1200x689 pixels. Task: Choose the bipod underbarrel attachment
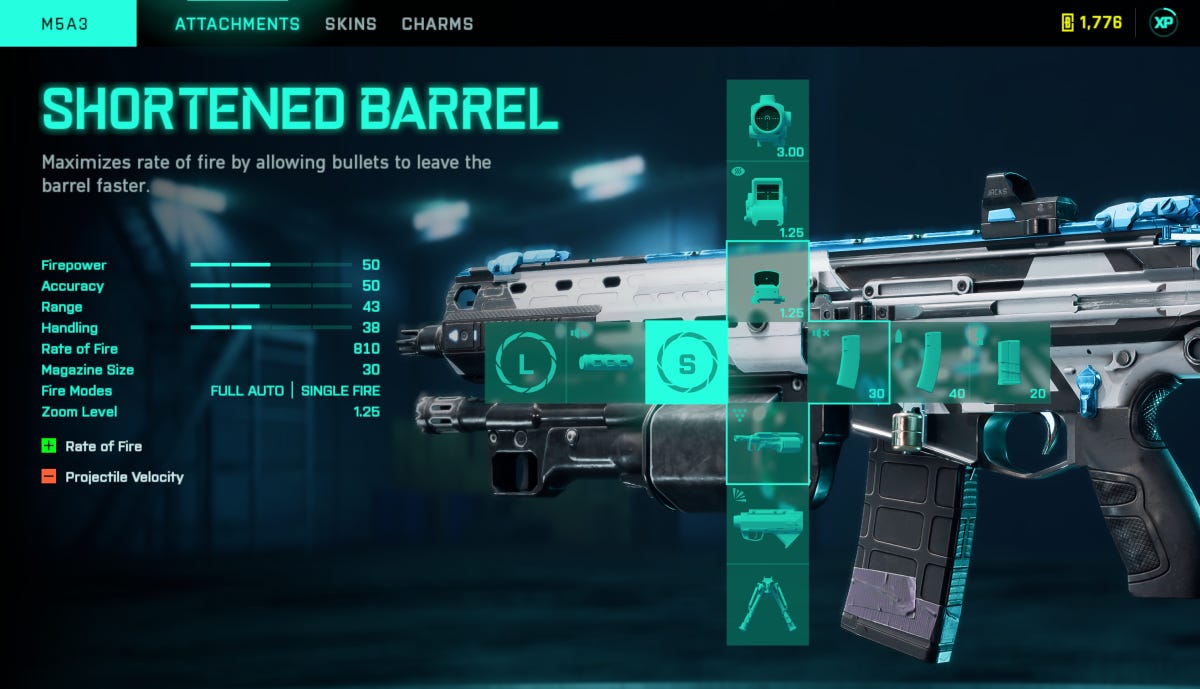(767, 604)
